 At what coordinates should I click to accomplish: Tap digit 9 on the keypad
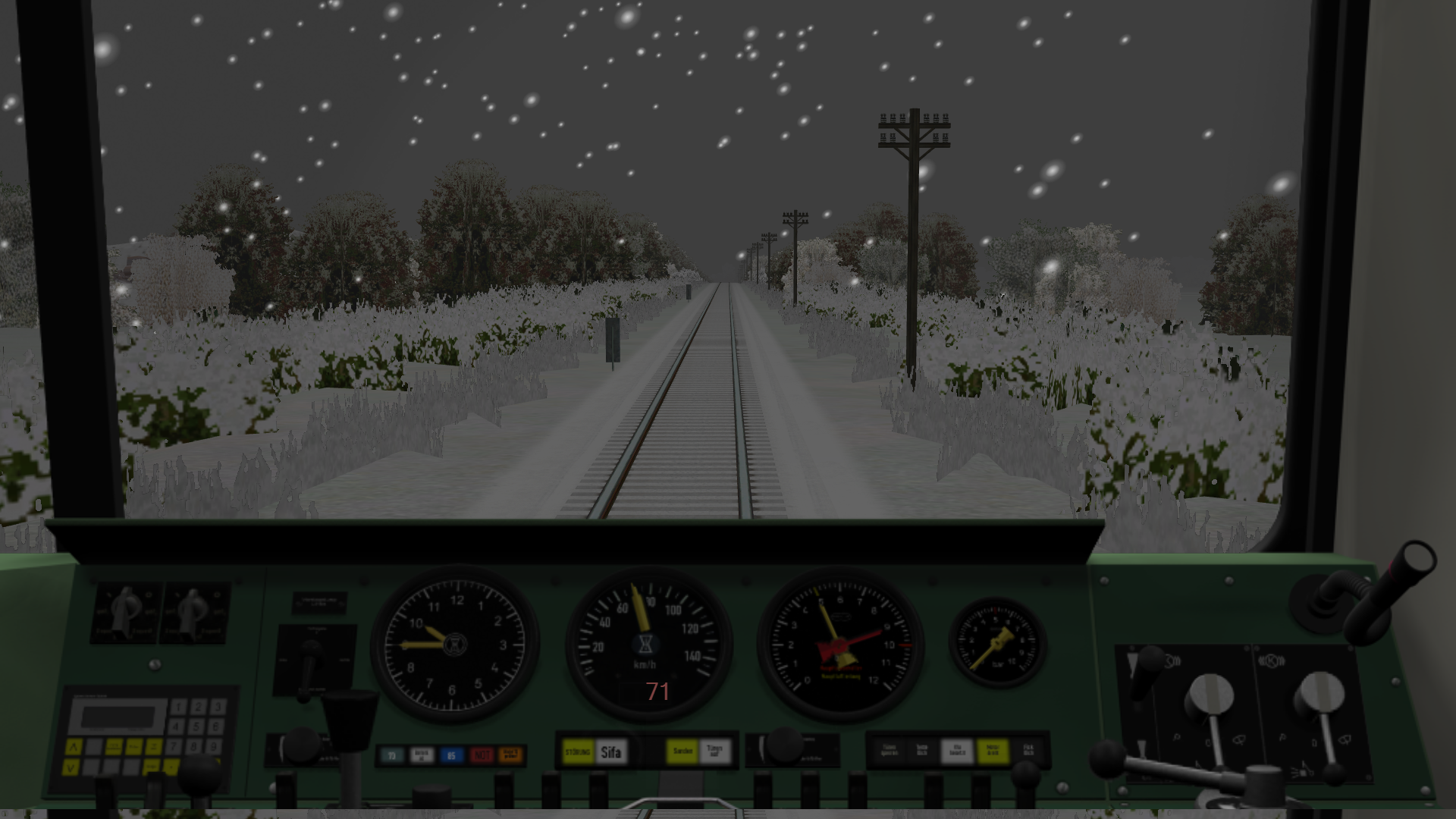(x=215, y=746)
